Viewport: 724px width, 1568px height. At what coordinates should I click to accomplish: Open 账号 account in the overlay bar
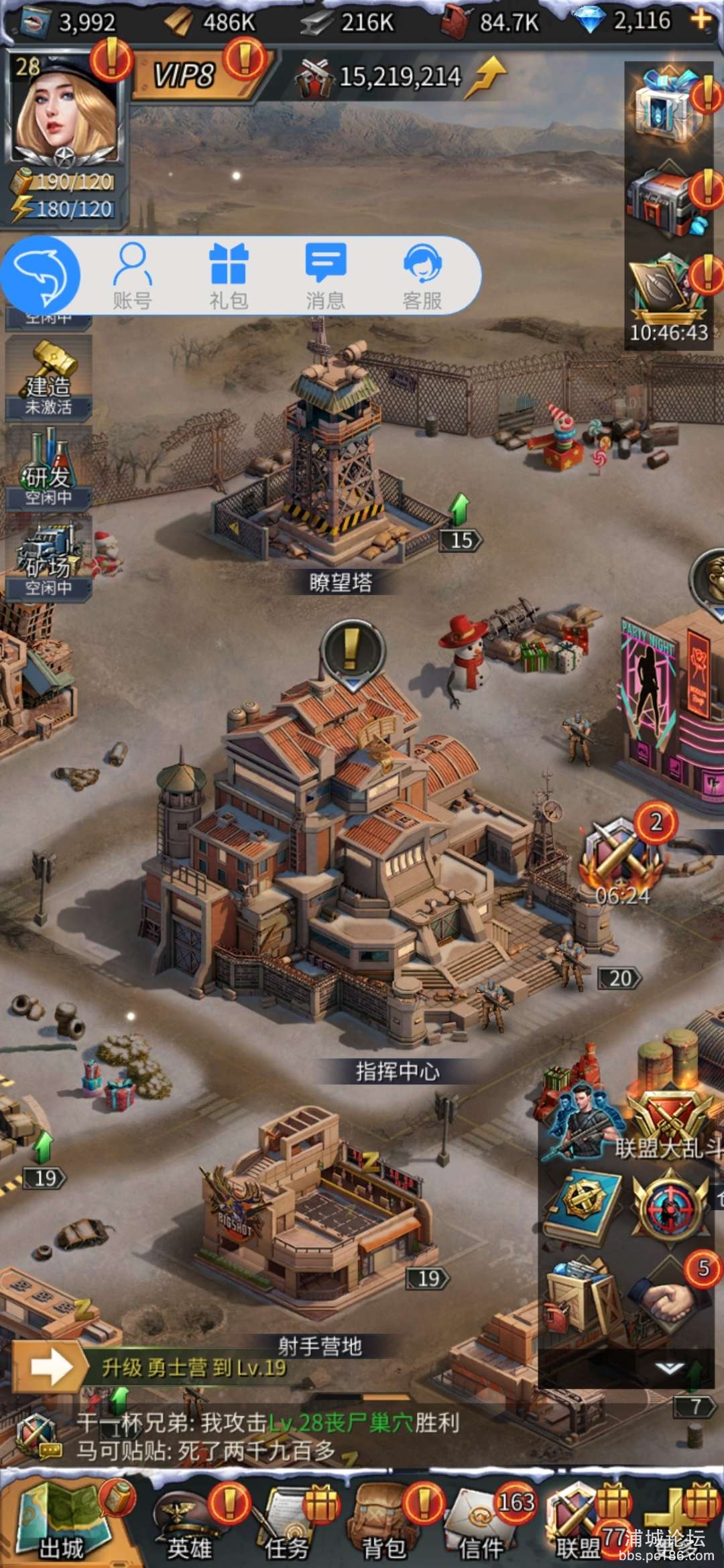coord(132,275)
